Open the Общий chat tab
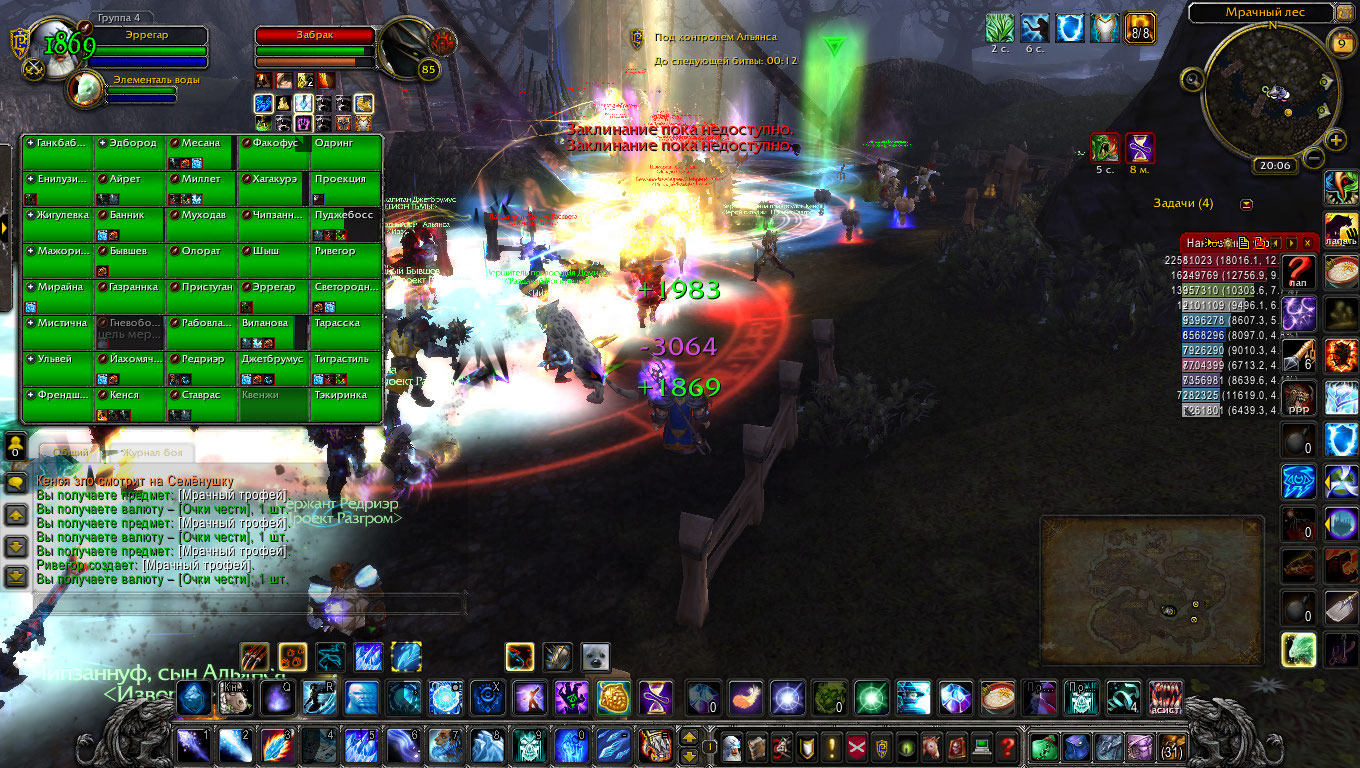This screenshot has height=768, width=1360. [70, 452]
